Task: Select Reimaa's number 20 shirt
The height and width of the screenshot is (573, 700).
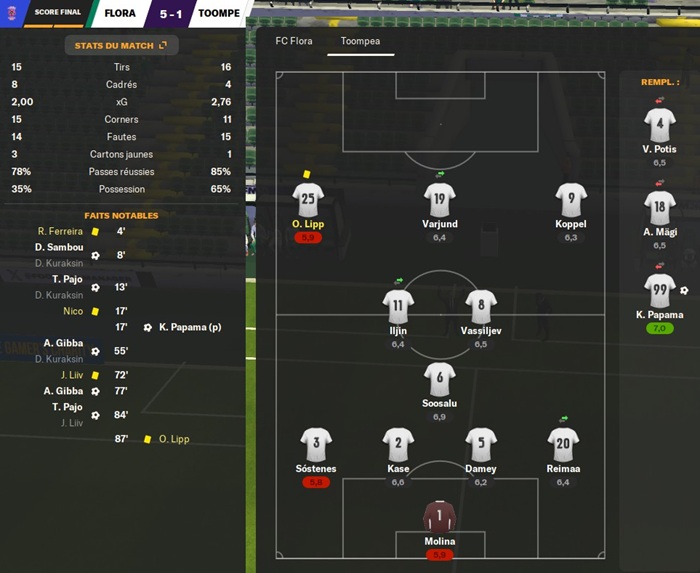Action: tap(562, 443)
